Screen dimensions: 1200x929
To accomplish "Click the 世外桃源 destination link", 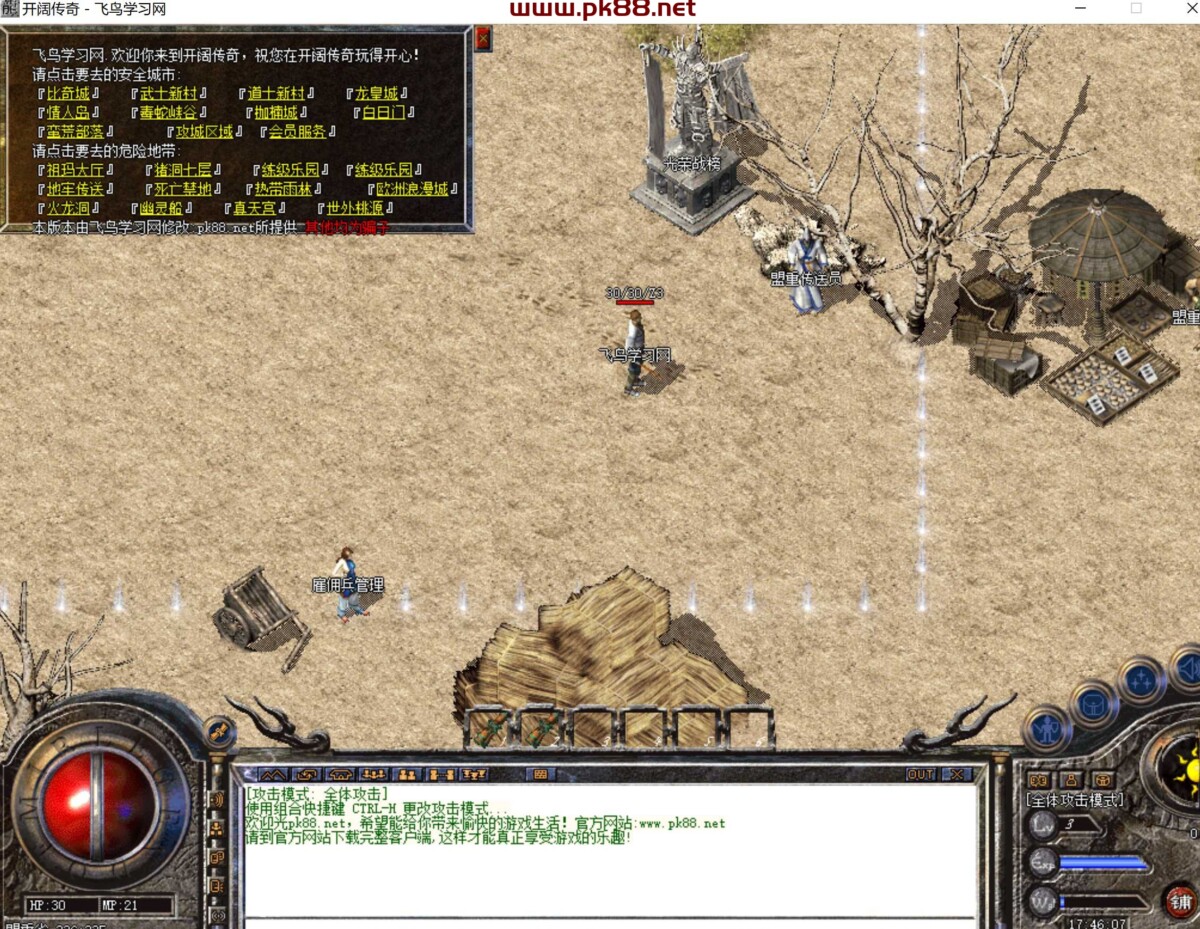I will 356,208.
